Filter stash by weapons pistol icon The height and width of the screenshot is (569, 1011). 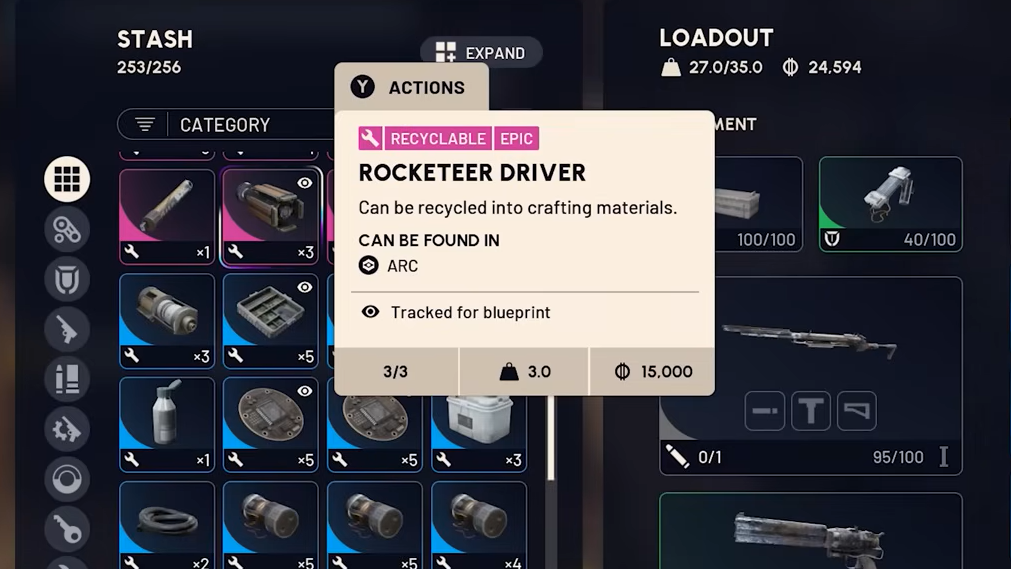pyautogui.click(x=67, y=329)
